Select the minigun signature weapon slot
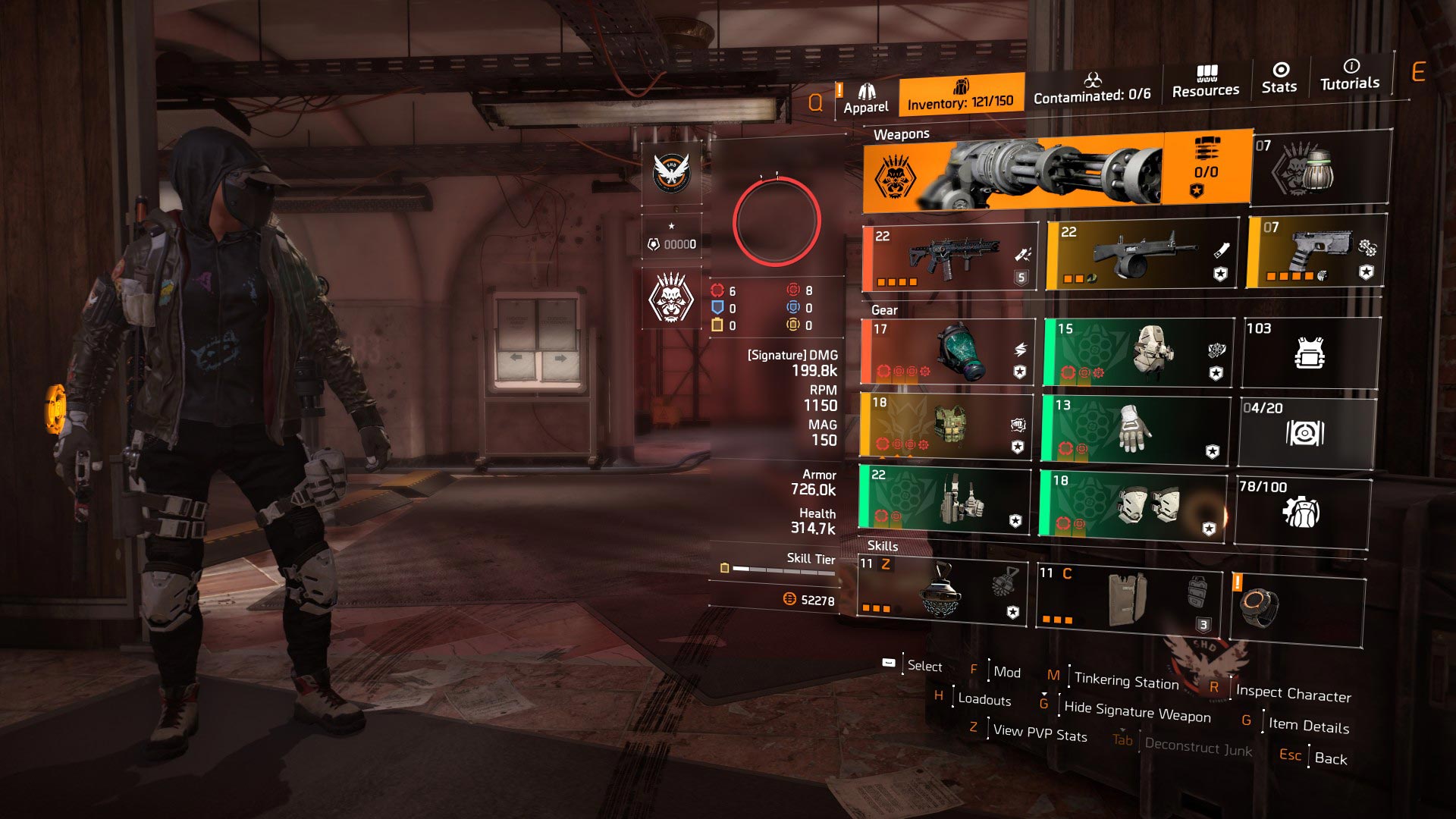 [1056, 171]
